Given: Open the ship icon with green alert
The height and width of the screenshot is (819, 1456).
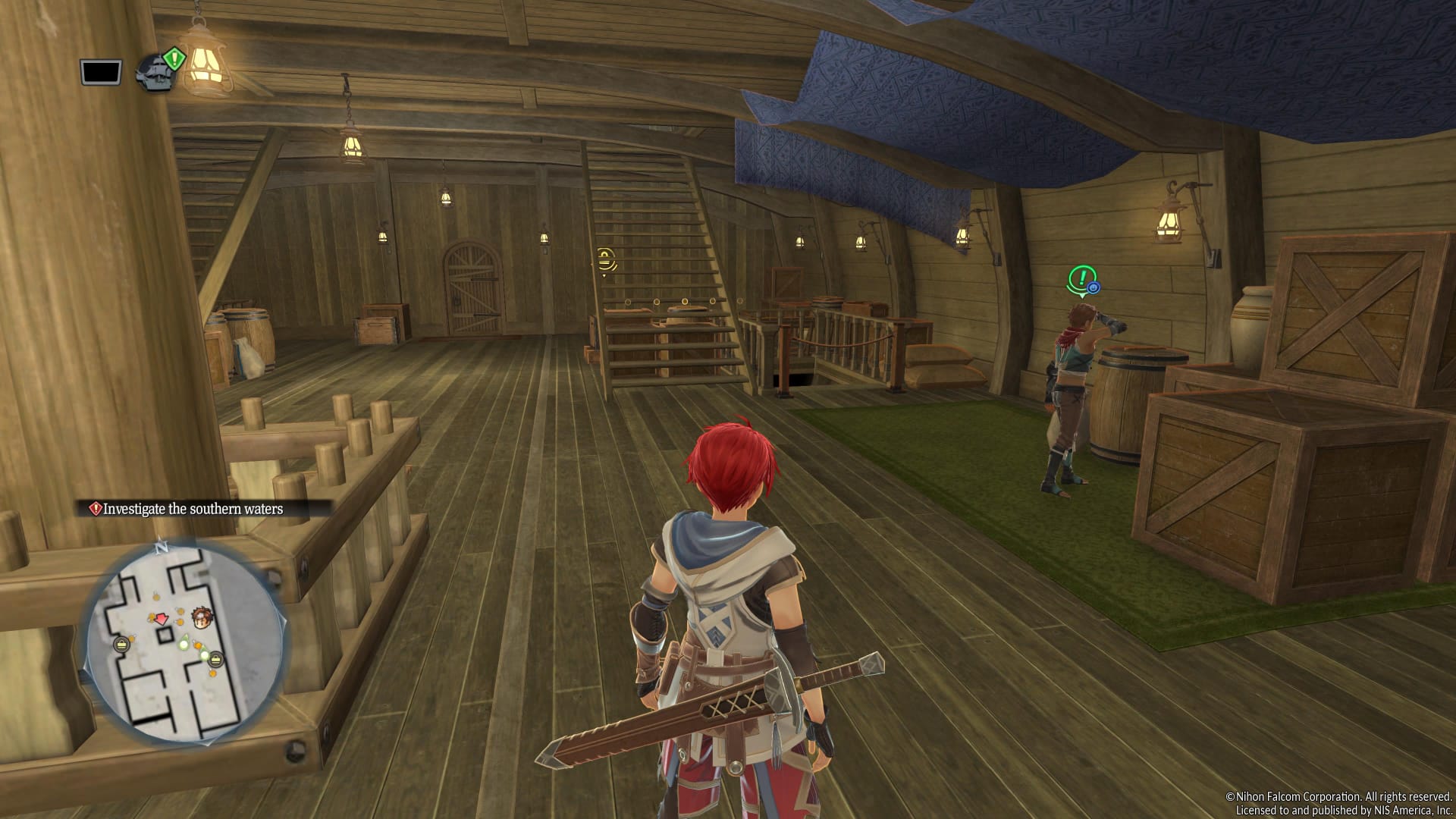Looking at the screenshot, I should [x=157, y=71].
